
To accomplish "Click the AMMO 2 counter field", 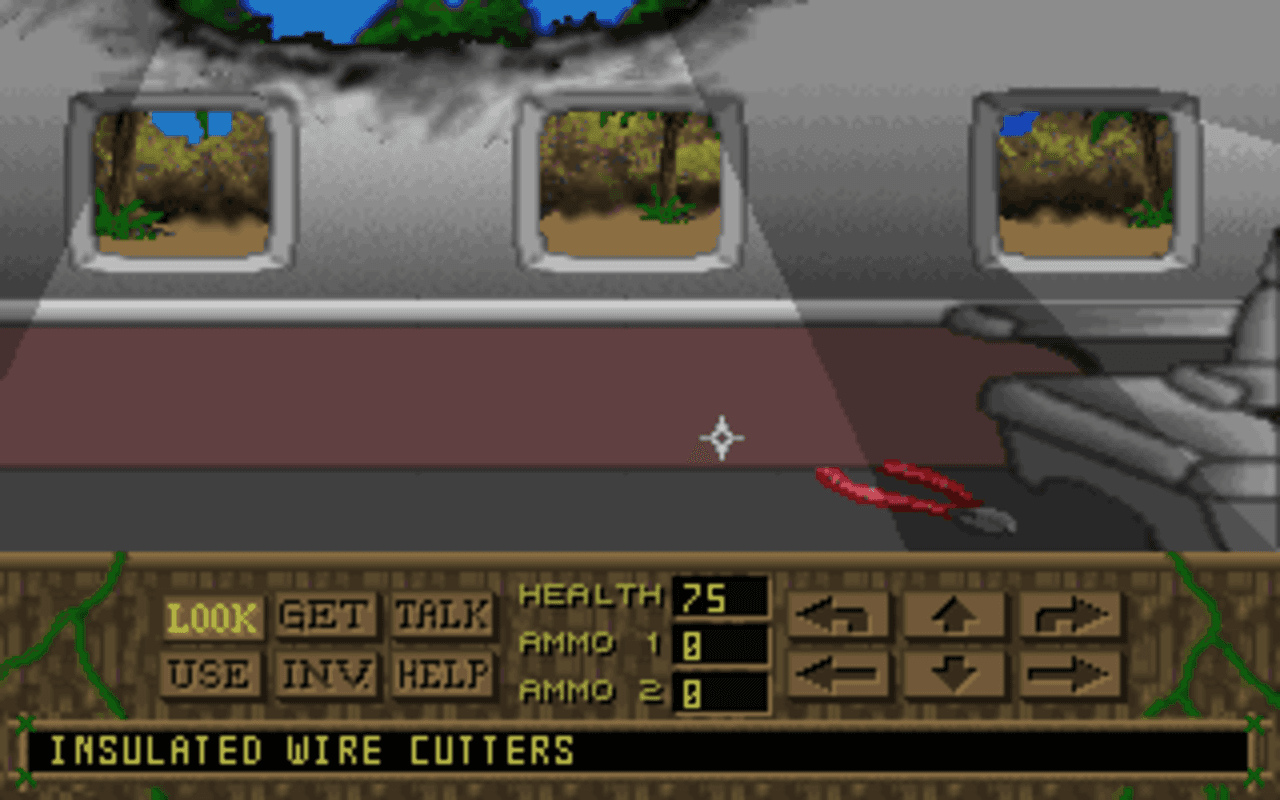I will [720, 690].
